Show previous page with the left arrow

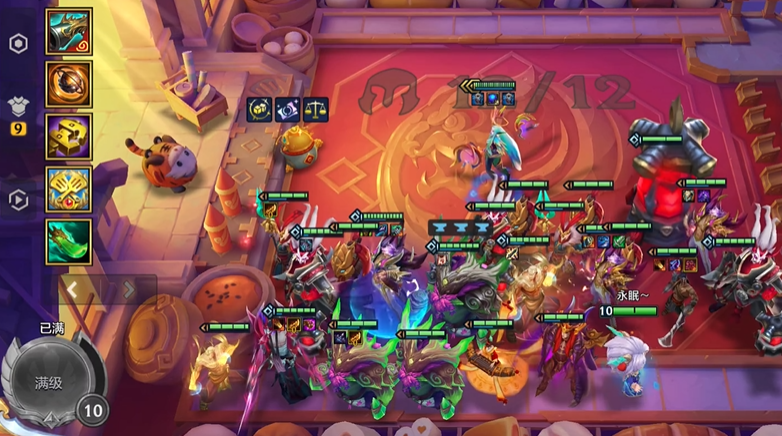[x=72, y=290]
